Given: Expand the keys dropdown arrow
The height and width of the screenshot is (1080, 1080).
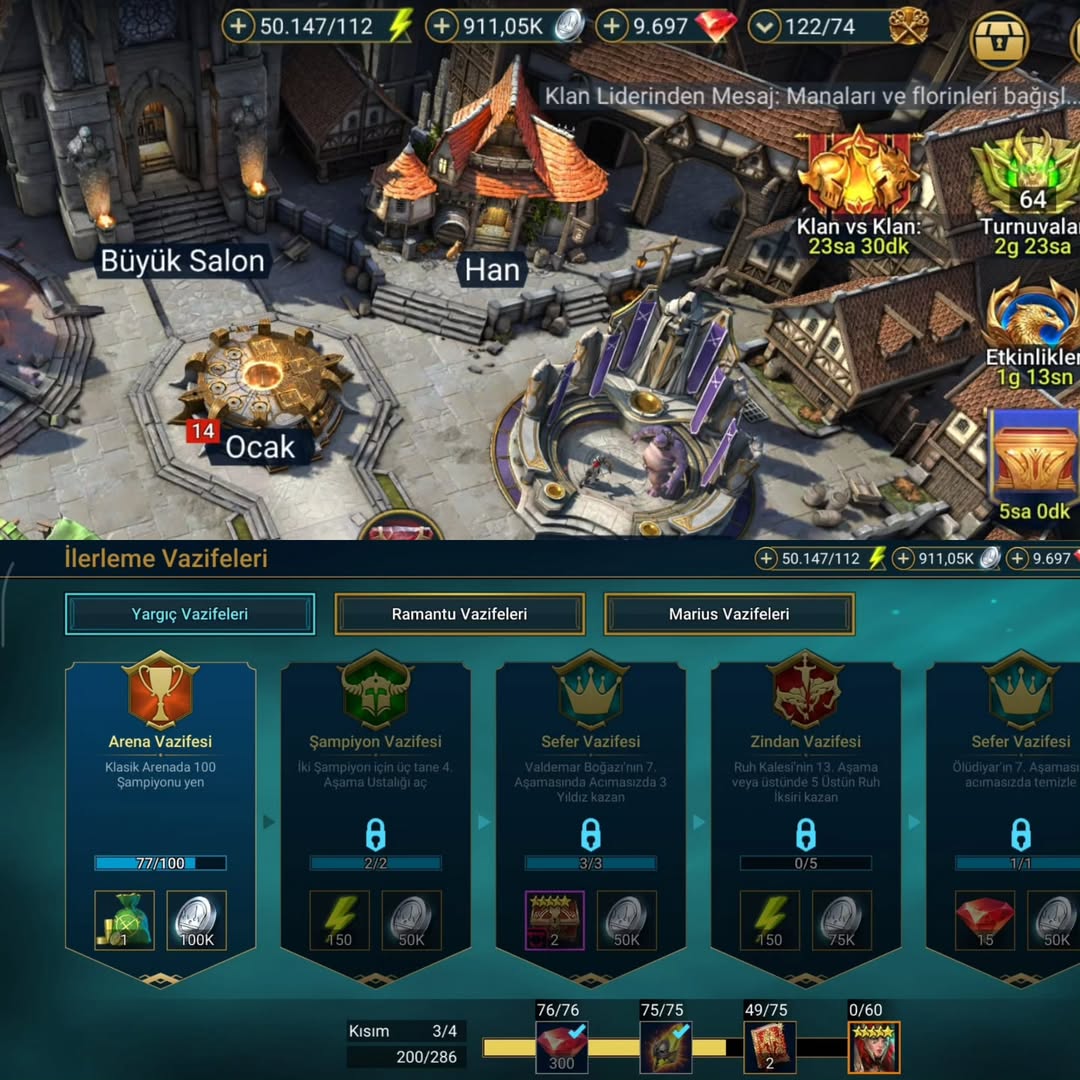Looking at the screenshot, I should pos(765,26).
